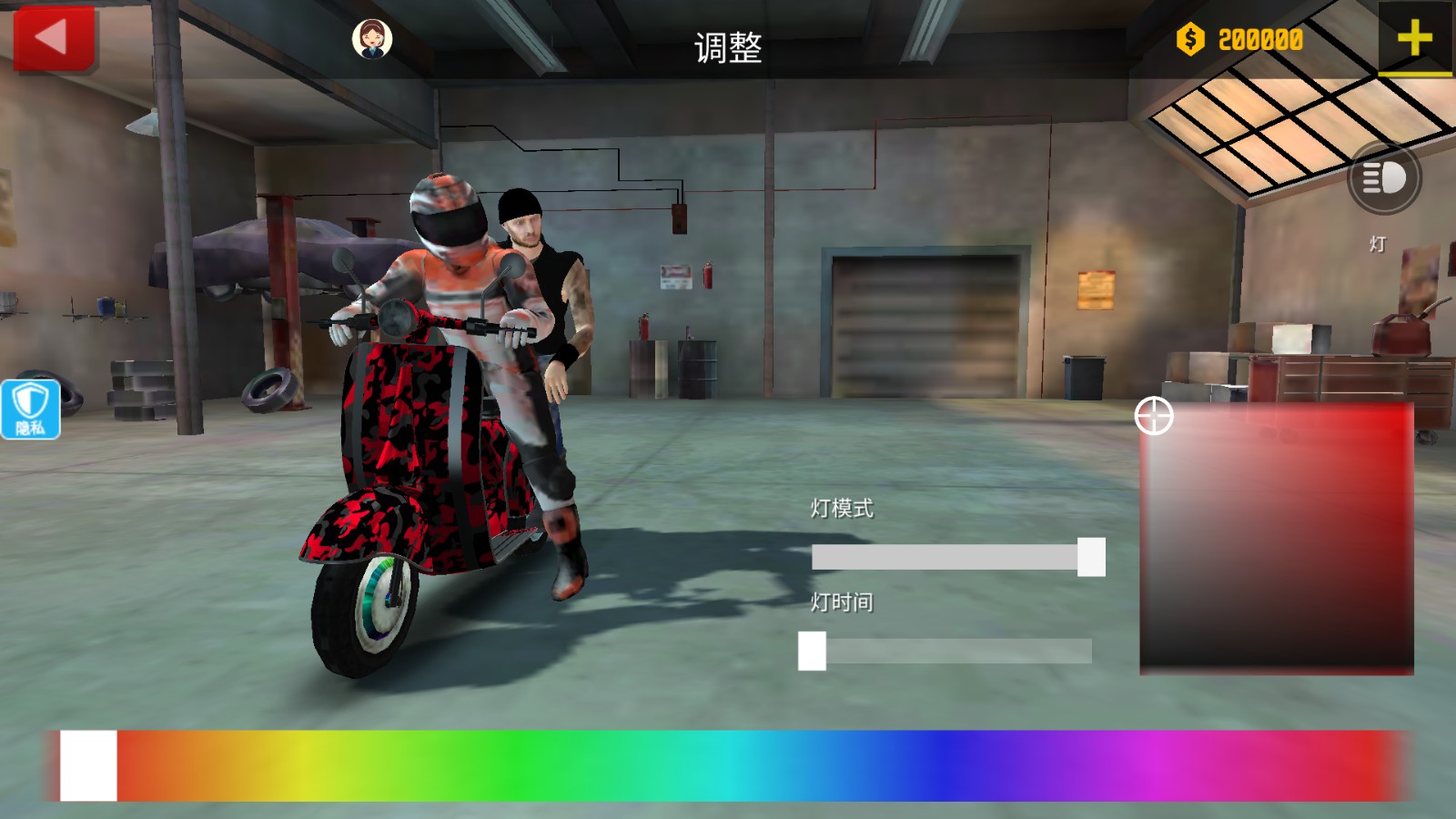Tap the red back arrow

(52, 36)
